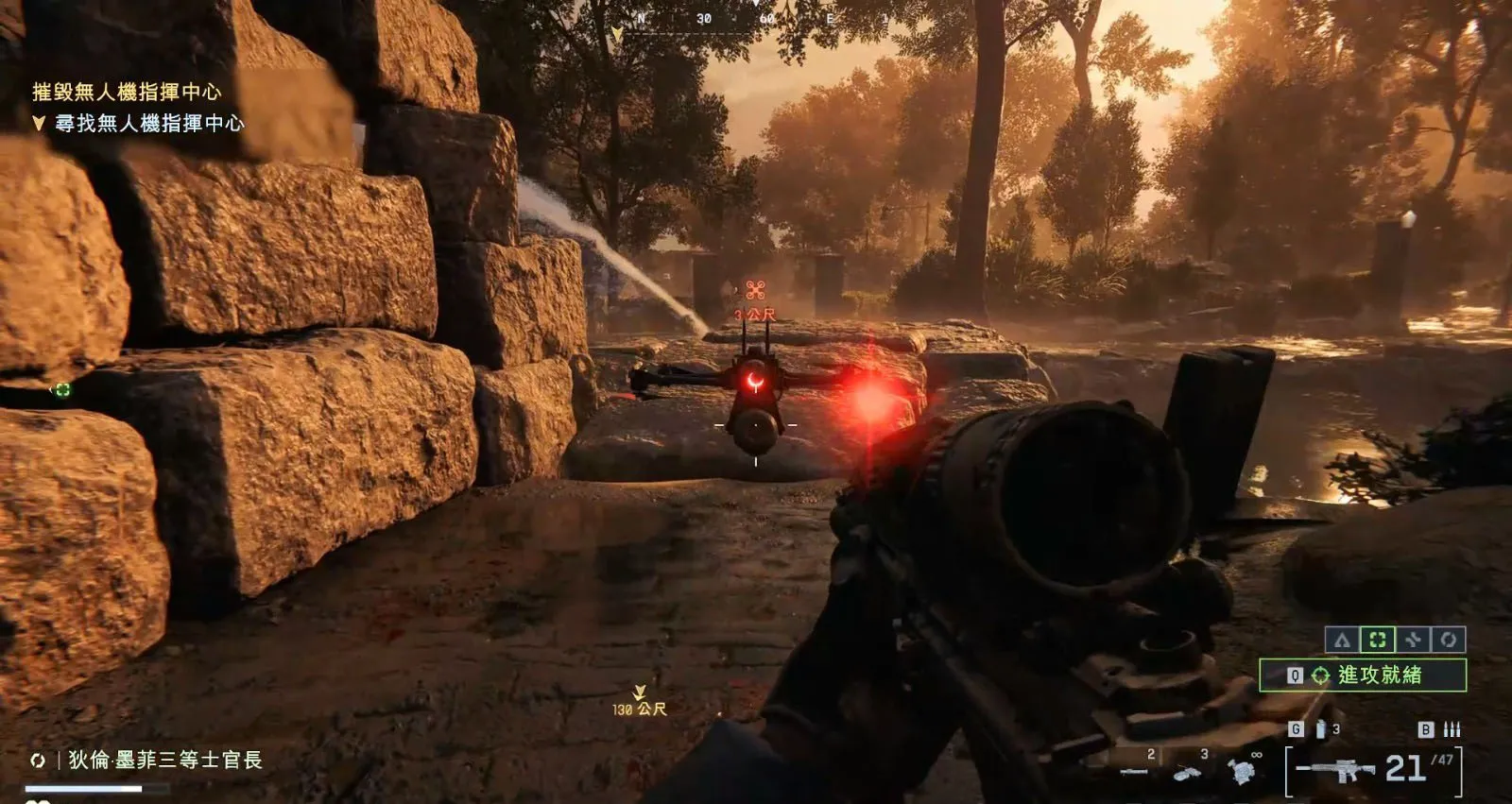Click the 狄倫·墨菲三等士官長 squad member name
The height and width of the screenshot is (804, 1512).
165,760
